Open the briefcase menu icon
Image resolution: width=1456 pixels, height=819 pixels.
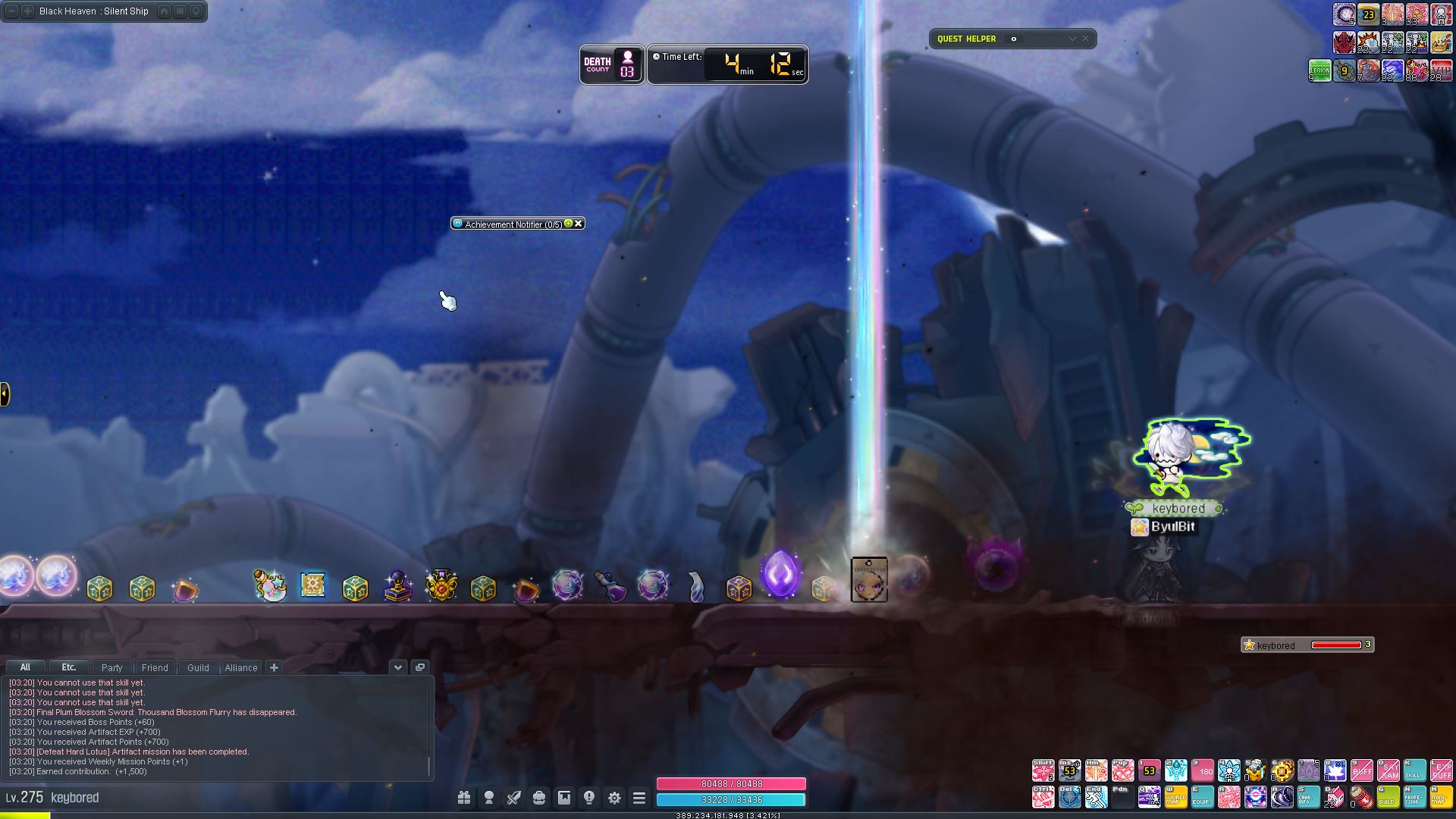point(539,798)
